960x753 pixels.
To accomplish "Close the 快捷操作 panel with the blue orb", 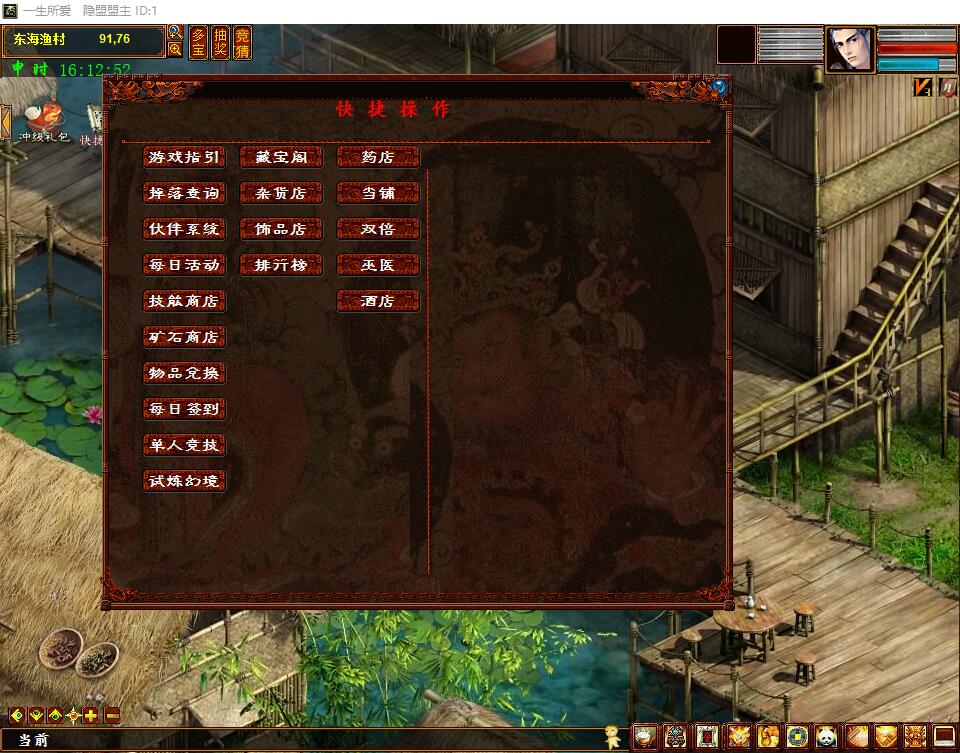I will click(x=719, y=87).
